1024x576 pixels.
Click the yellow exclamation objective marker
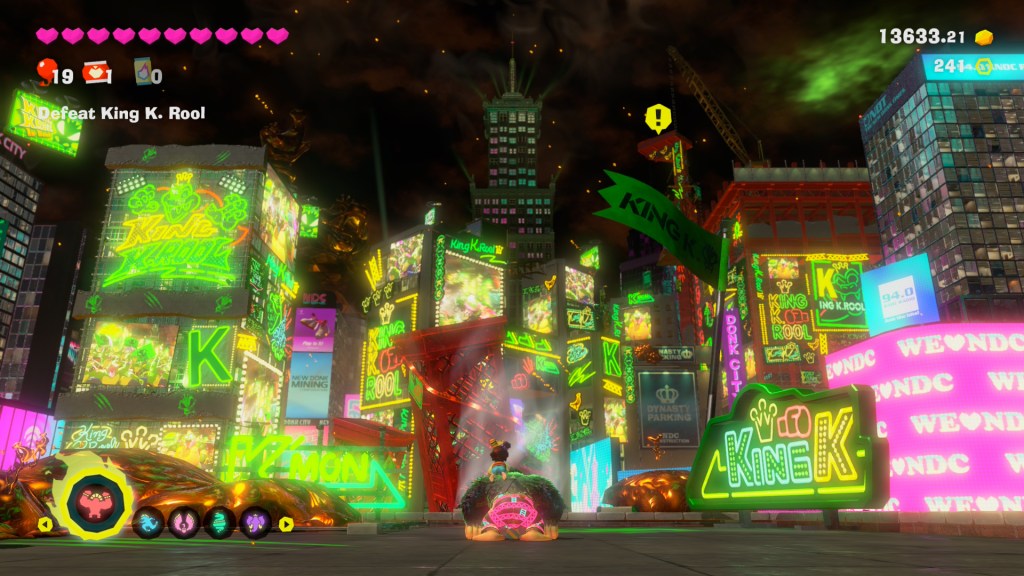point(657,119)
